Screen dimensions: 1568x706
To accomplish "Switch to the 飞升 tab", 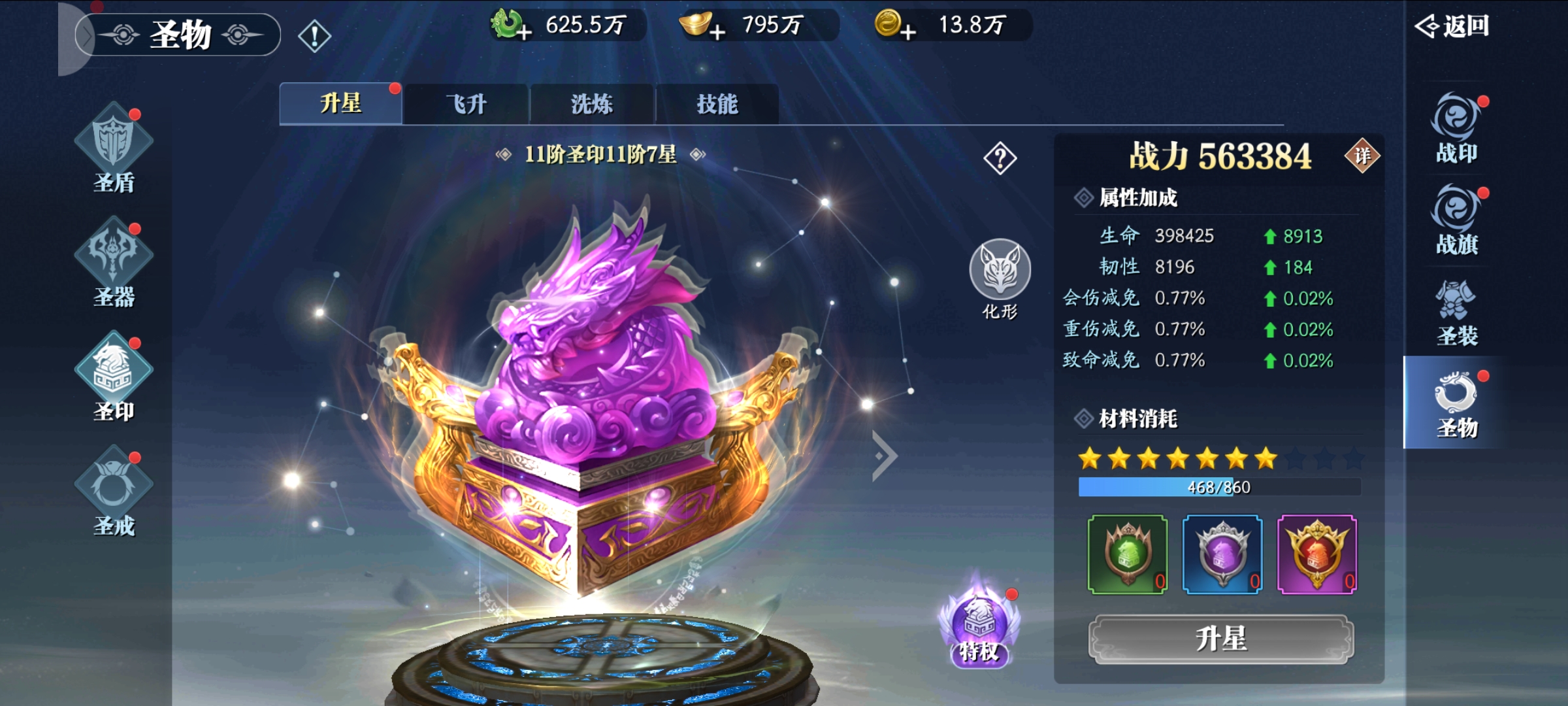I will 466,104.
